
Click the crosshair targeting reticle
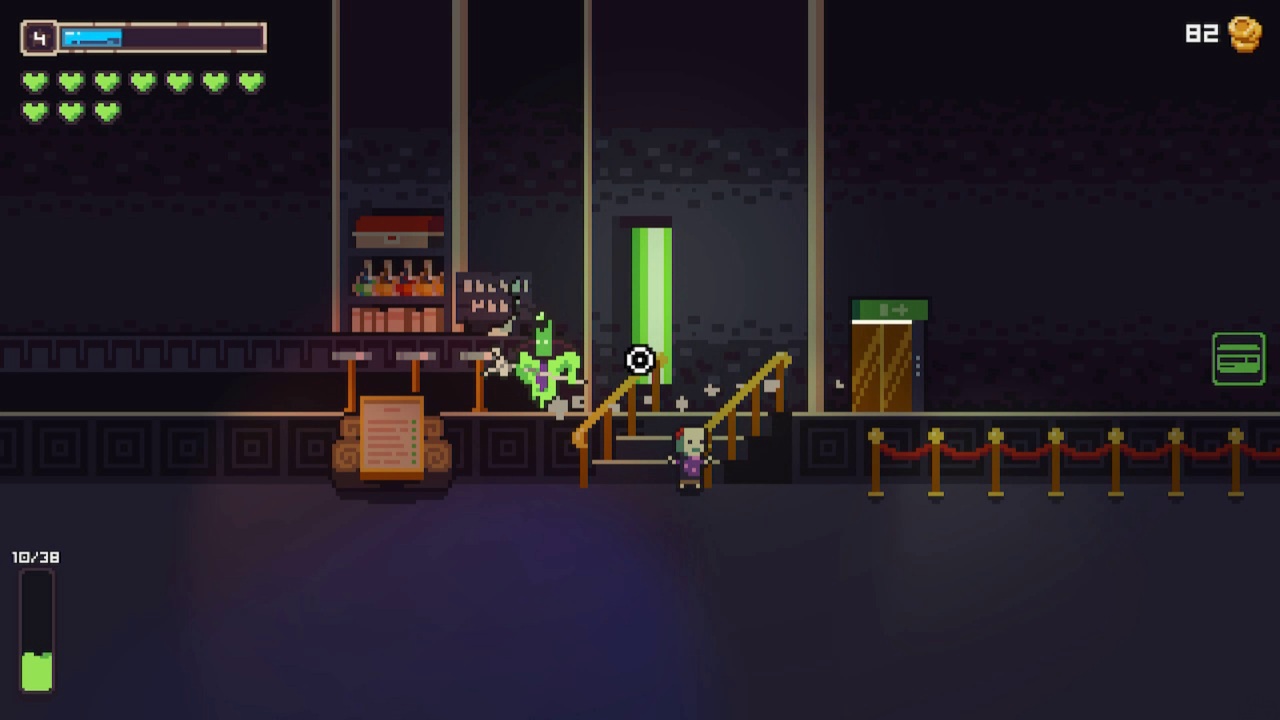point(638,360)
